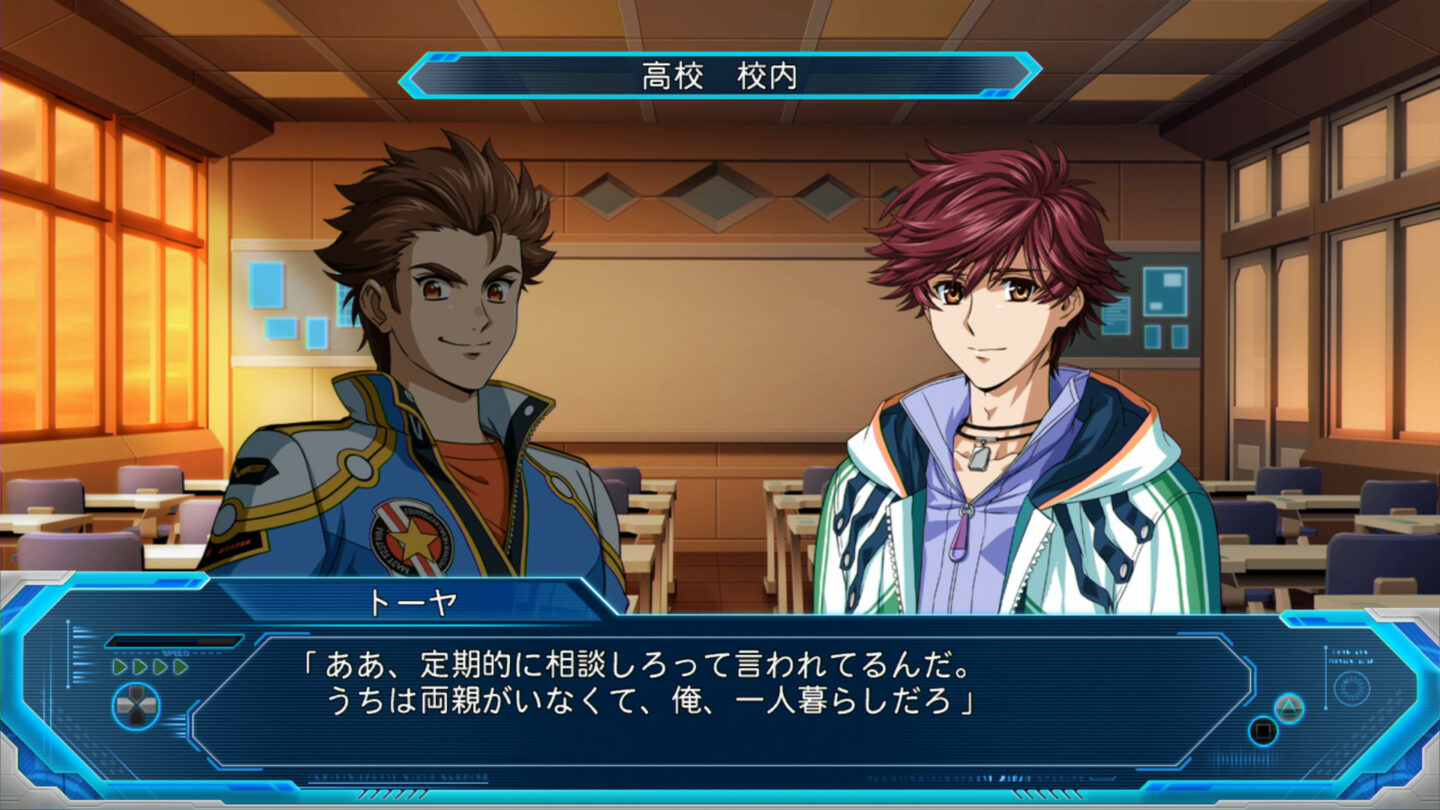Adjust the SPEED progress bar

point(175,640)
